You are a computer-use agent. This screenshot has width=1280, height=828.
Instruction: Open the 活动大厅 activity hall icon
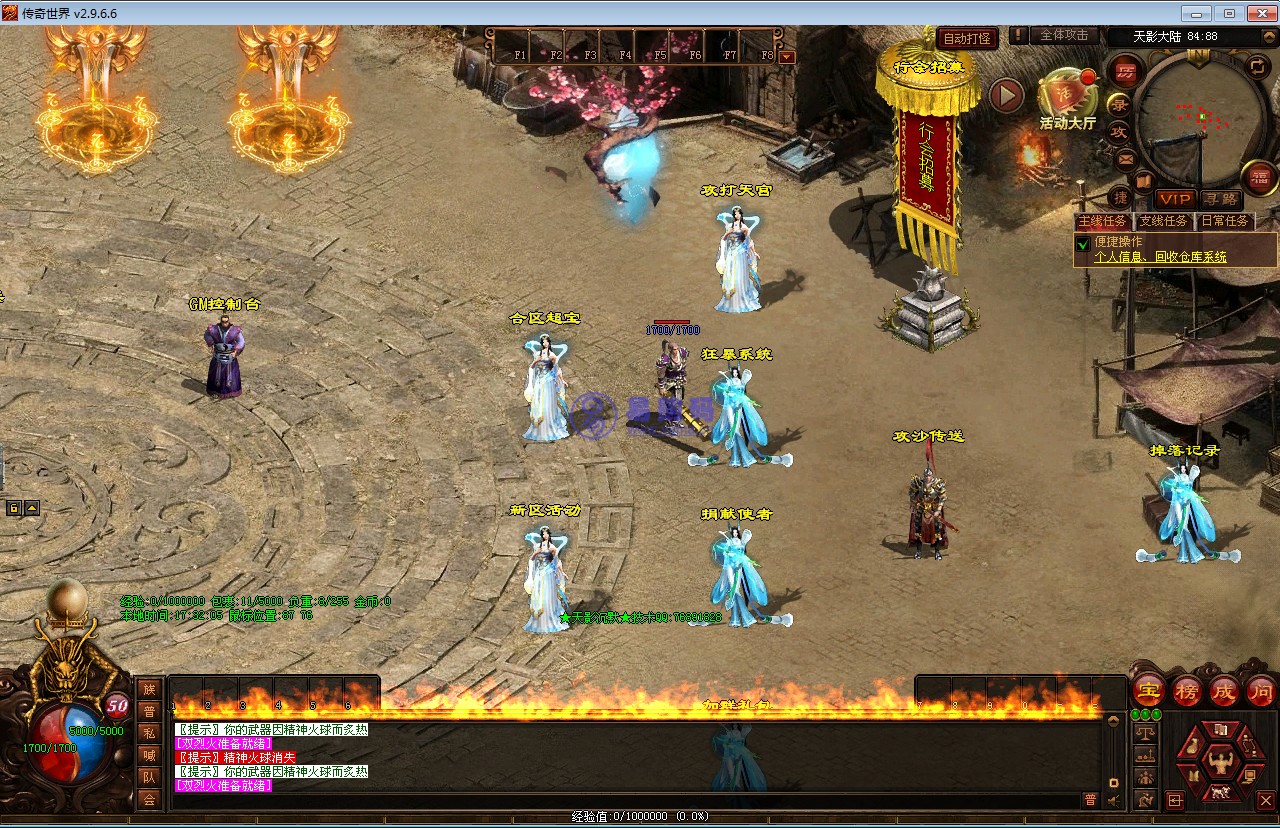pos(1066,97)
